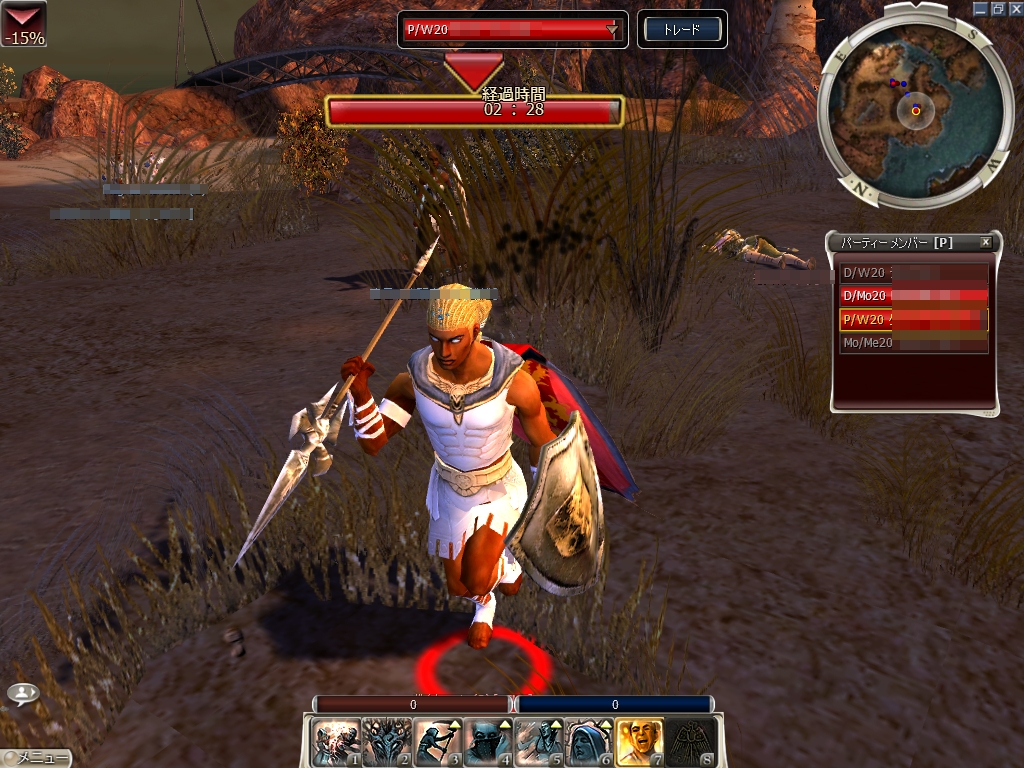1024x768 pixels.
Task: Open the chat speech bubble icon
Action: click(23, 693)
